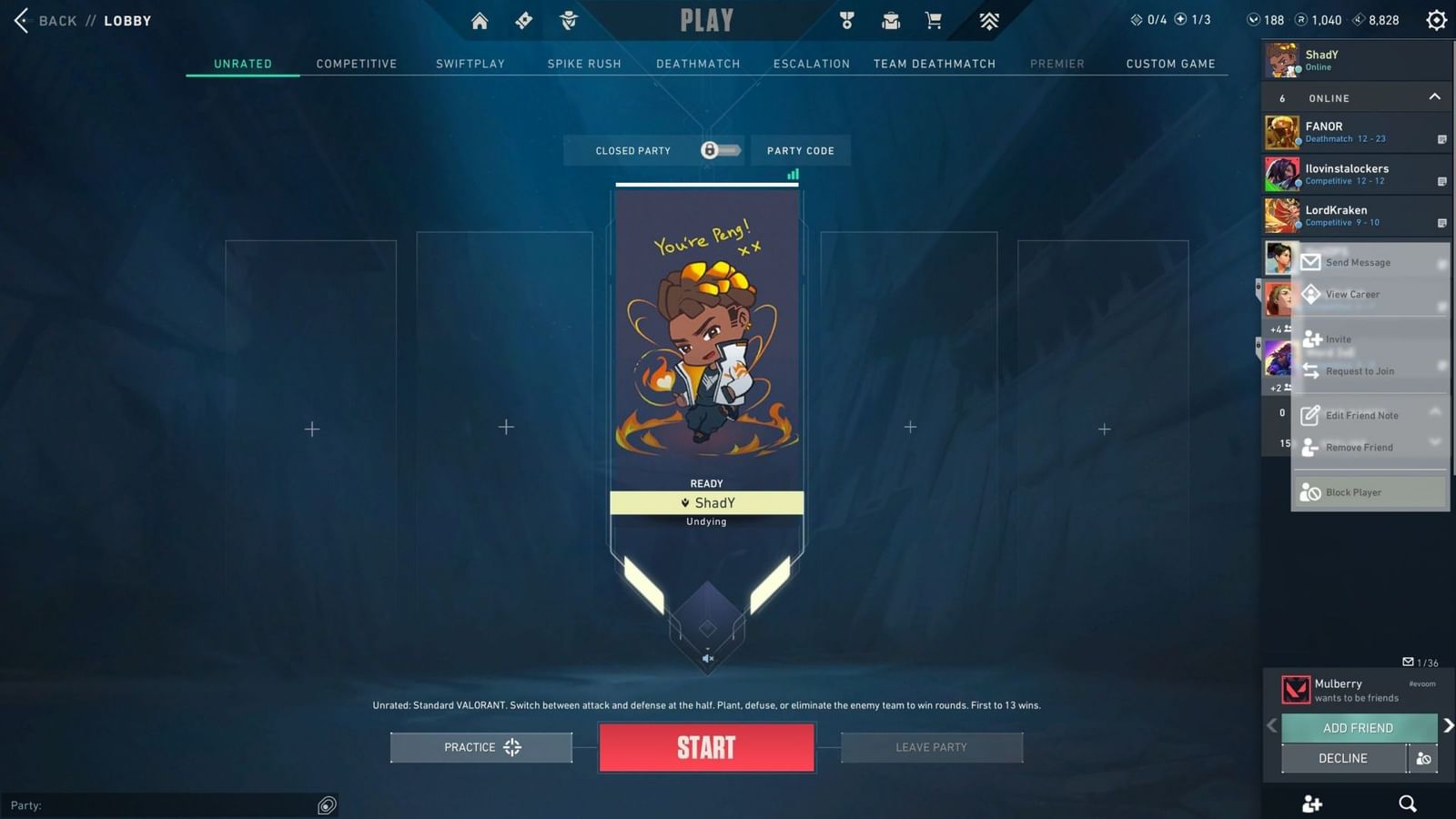This screenshot has width=1456, height=819.
Task: Accept Mulberry's request with ADD FRIEND
Action: (x=1358, y=727)
